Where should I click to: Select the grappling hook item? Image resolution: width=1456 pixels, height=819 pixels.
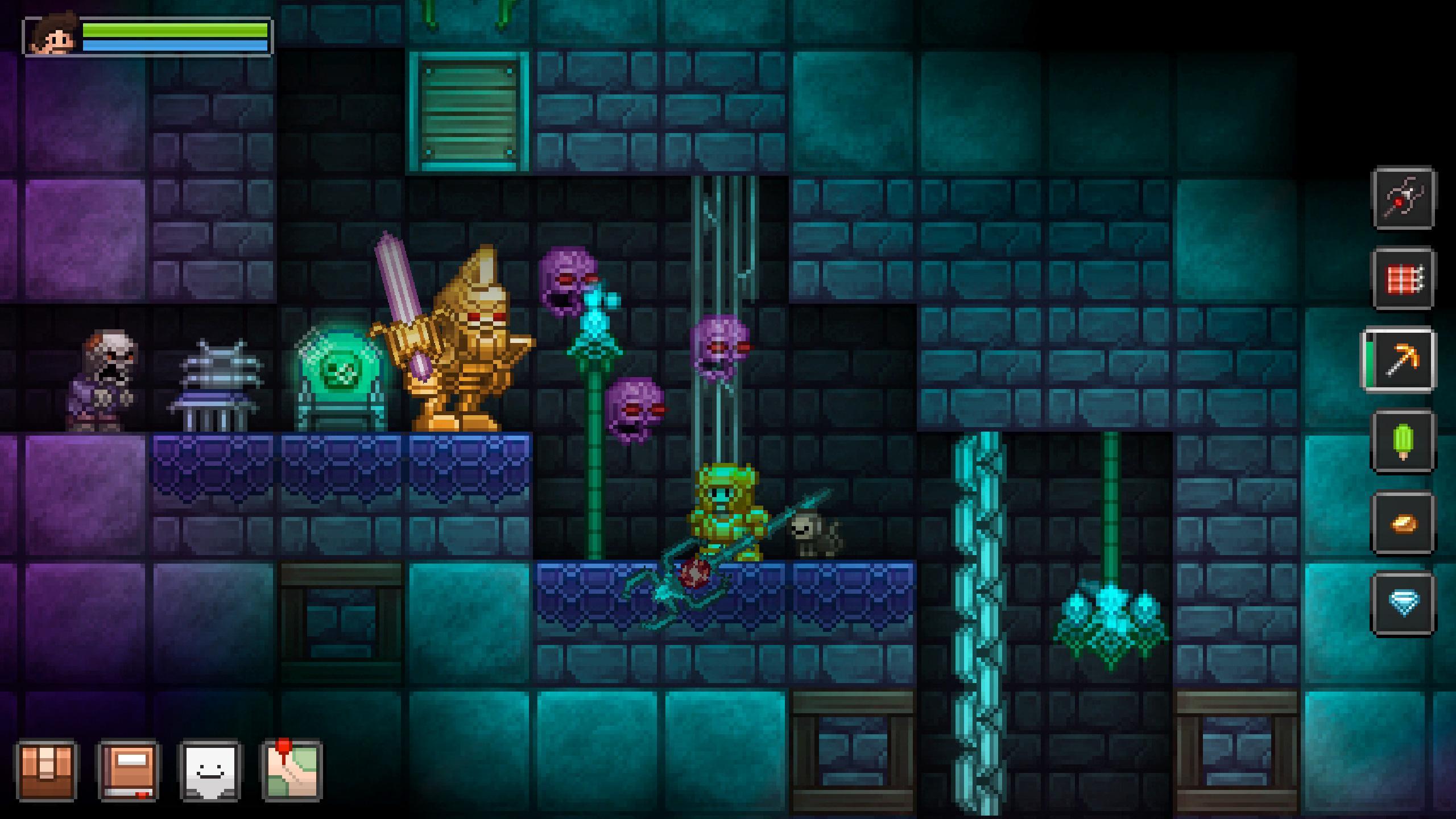[x=1403, y=199]
